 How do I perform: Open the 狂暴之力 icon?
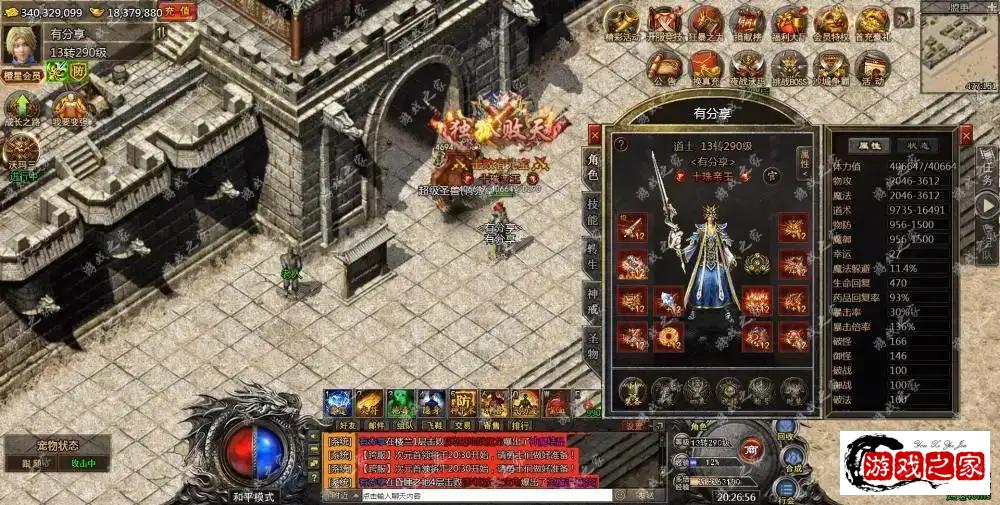pos(704,23)
